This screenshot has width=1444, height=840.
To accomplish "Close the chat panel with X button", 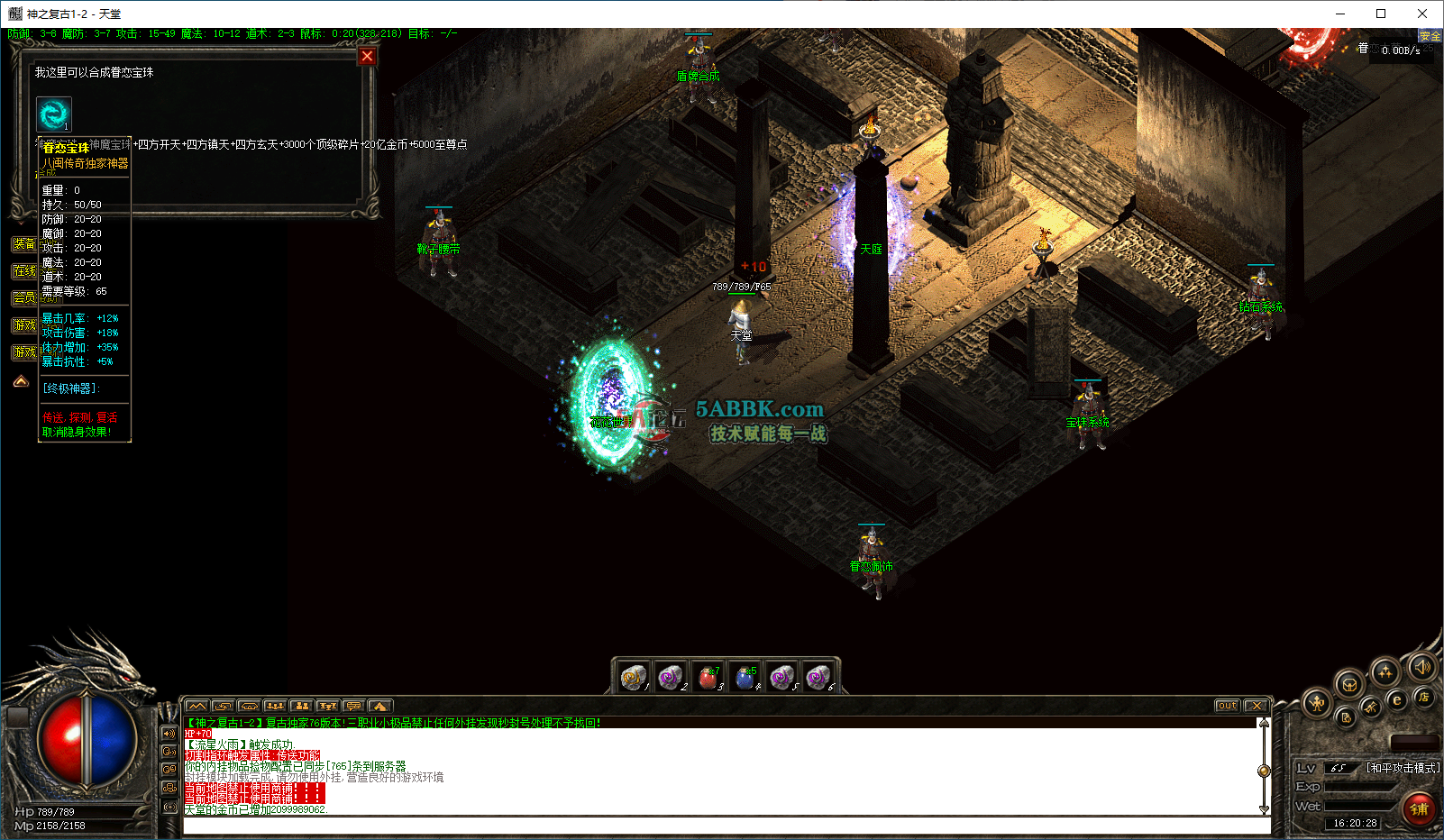I will [1257, 706].
